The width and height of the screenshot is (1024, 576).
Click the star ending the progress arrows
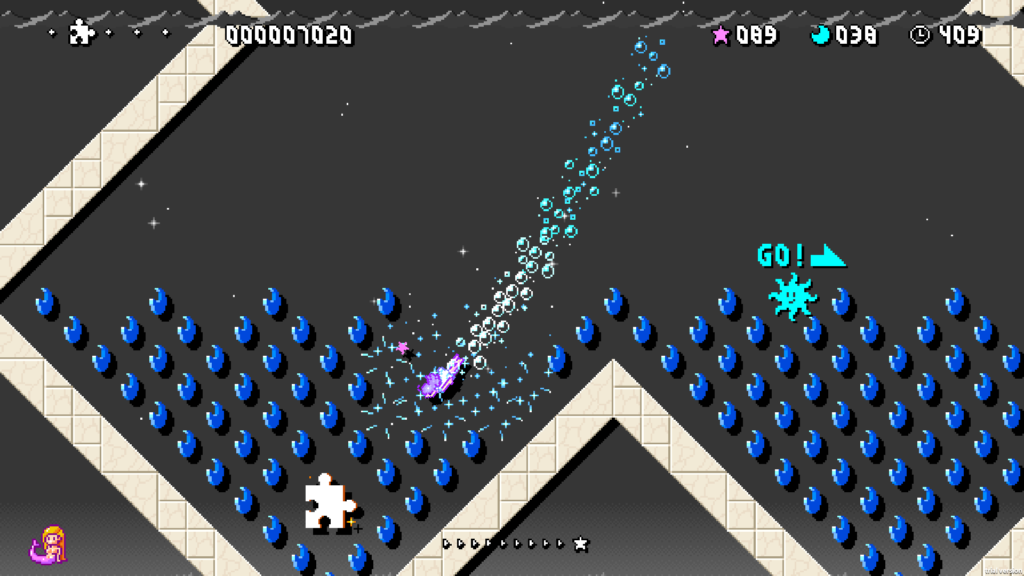click(580, 544)
